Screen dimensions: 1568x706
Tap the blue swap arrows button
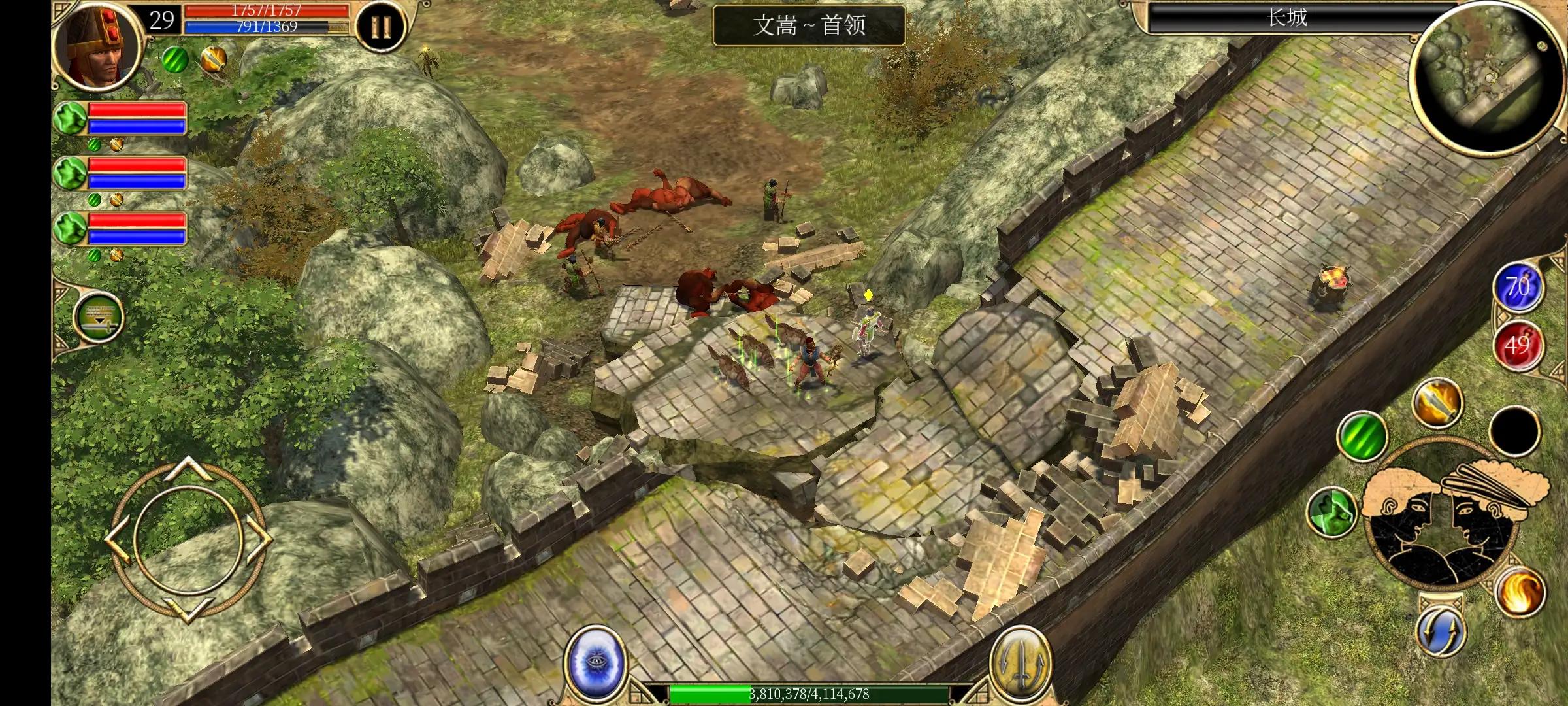pos(1441,631)
